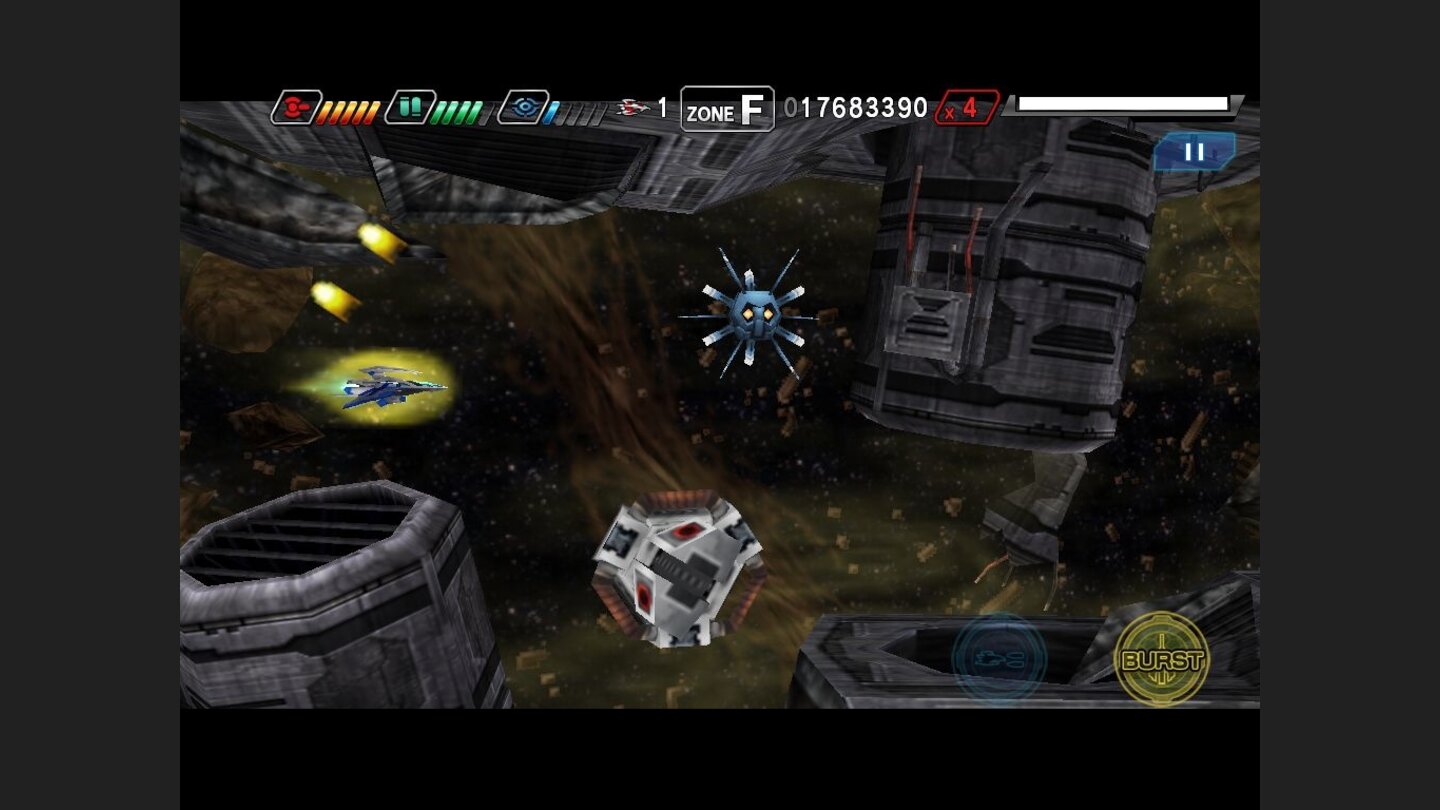Click the lives counter showing 1
The height and width of the screenshot is (810, 1440).
point(661,107)
